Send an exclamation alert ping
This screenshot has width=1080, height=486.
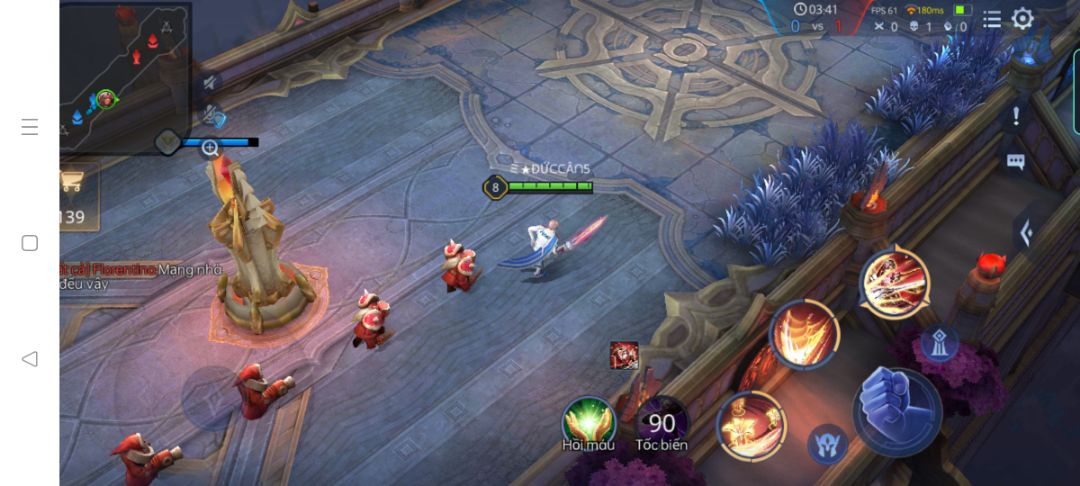pos(1016,116)
